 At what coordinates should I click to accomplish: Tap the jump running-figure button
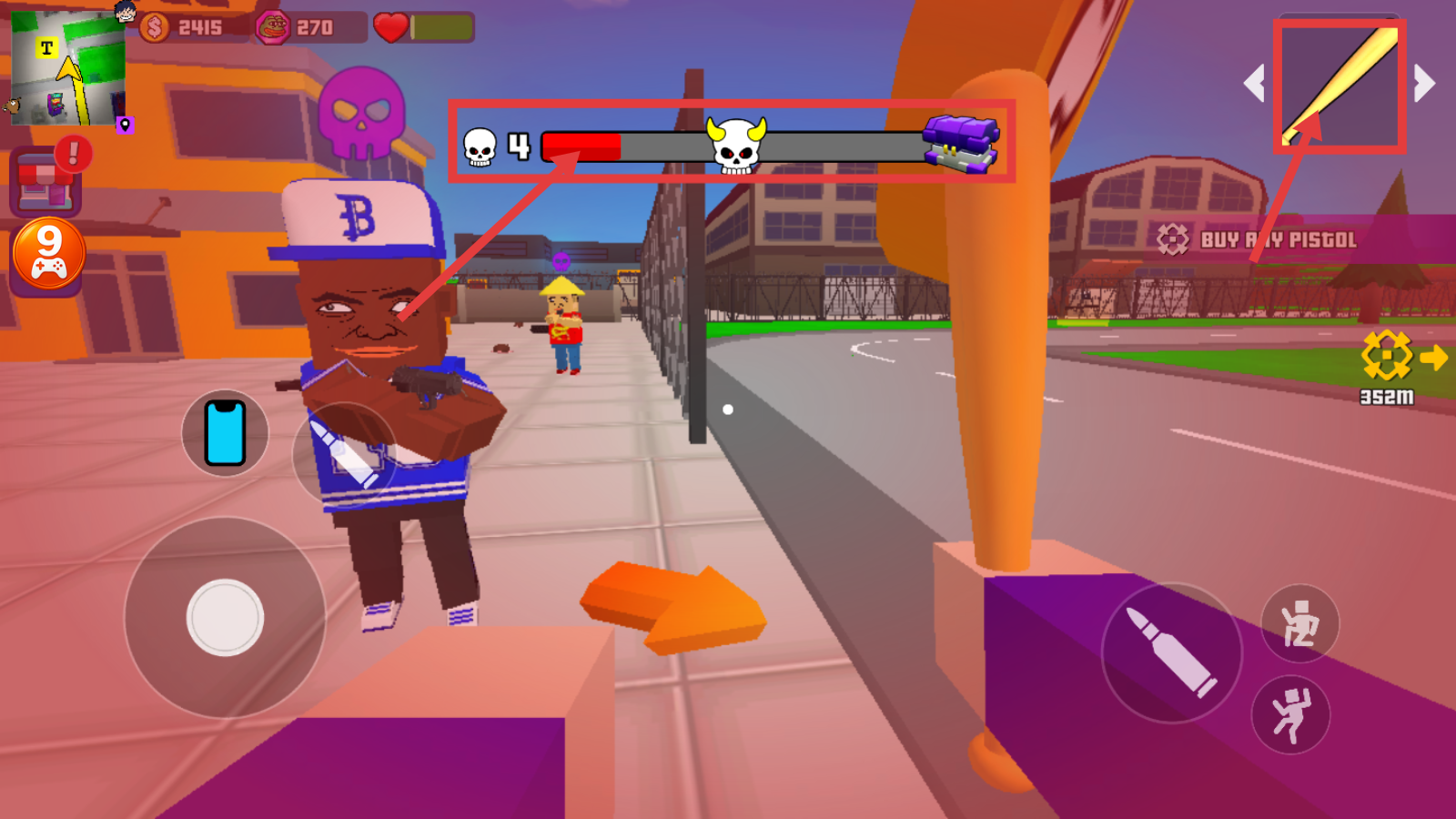point(1291,715)
